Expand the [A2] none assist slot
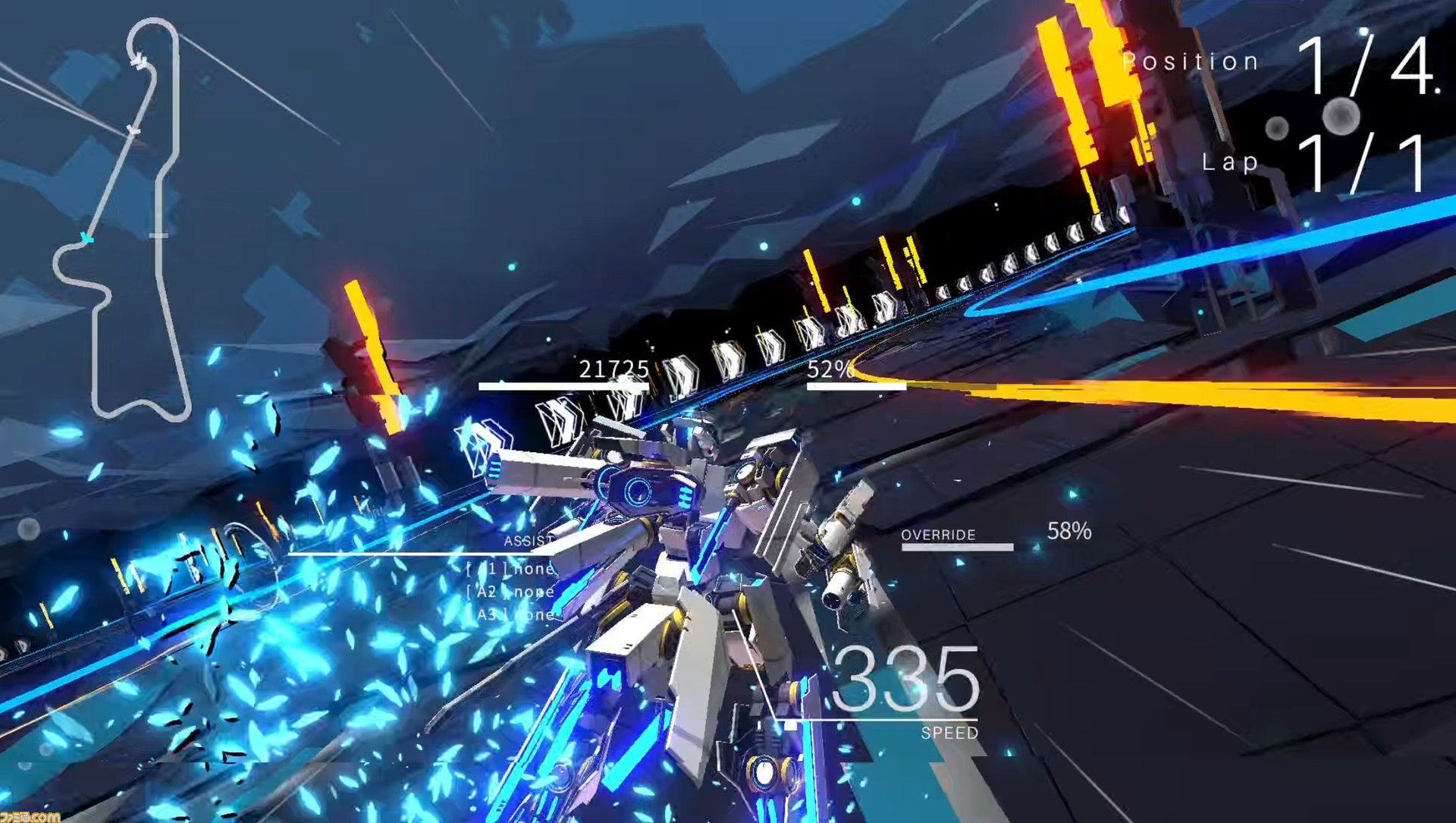 pyautogui.click(x=510, y=592)
